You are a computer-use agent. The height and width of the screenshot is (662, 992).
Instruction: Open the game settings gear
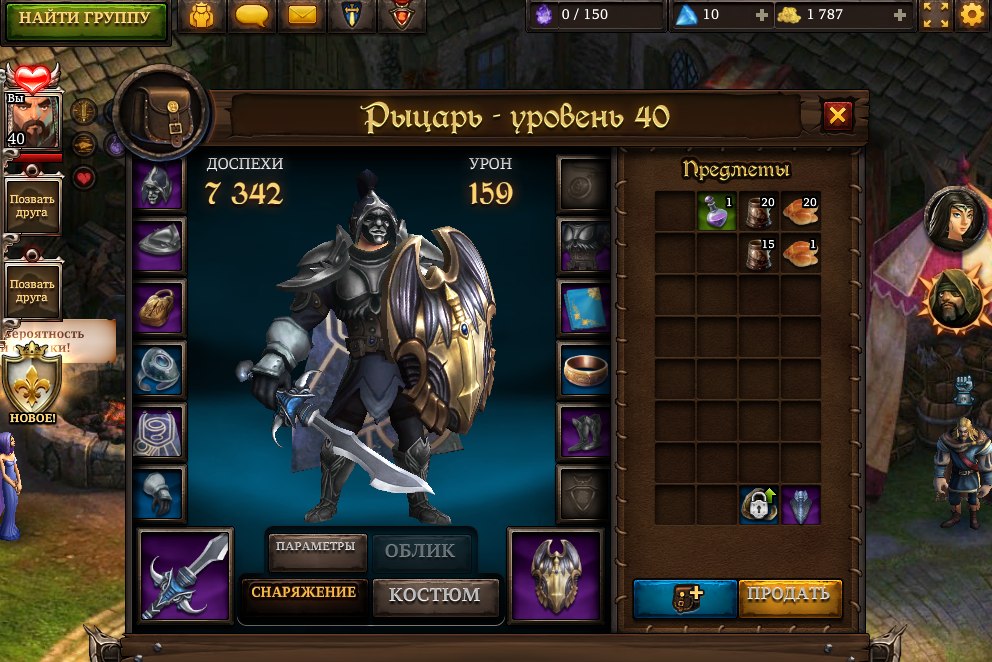(972, 15)
